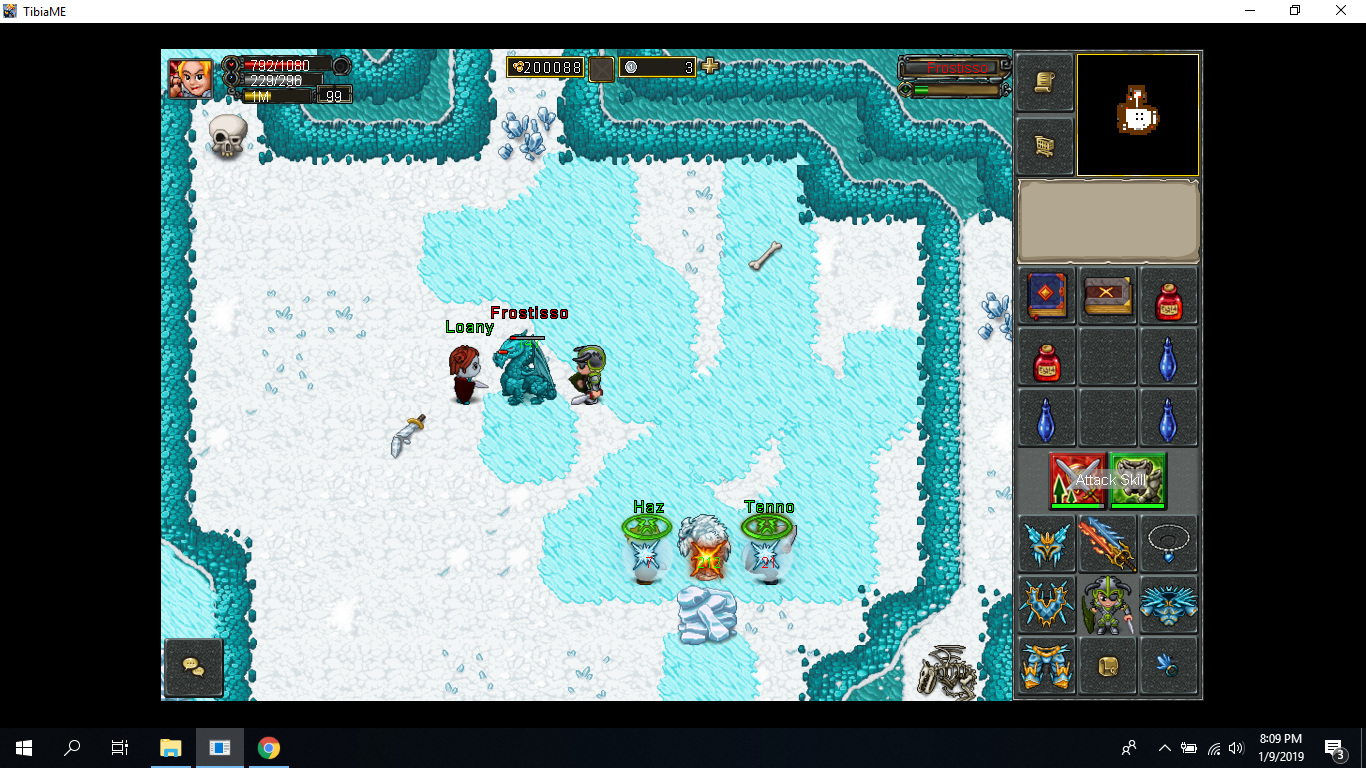This screenshot has width=1366, height=768.
Task: Select the blue spellbook slot
Action: point(1047,296)
